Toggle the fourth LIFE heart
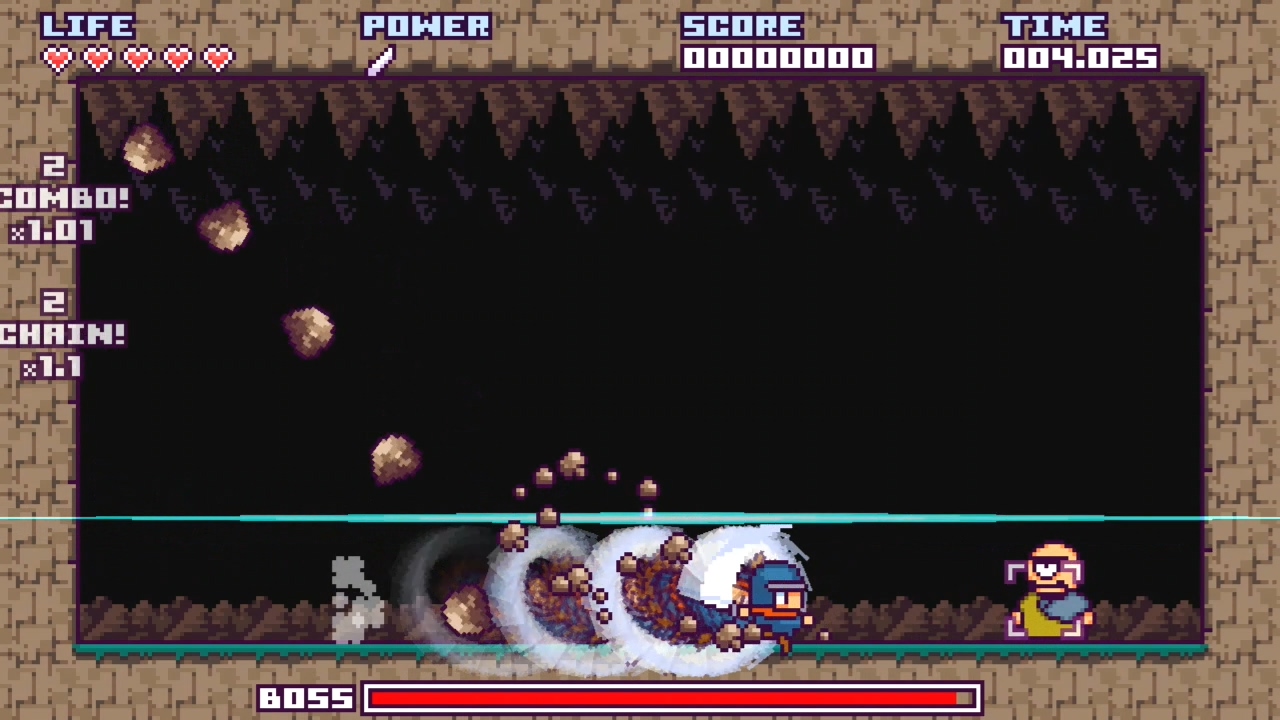This screenshot has width=1280, height=720. click(x=177, y=58)
